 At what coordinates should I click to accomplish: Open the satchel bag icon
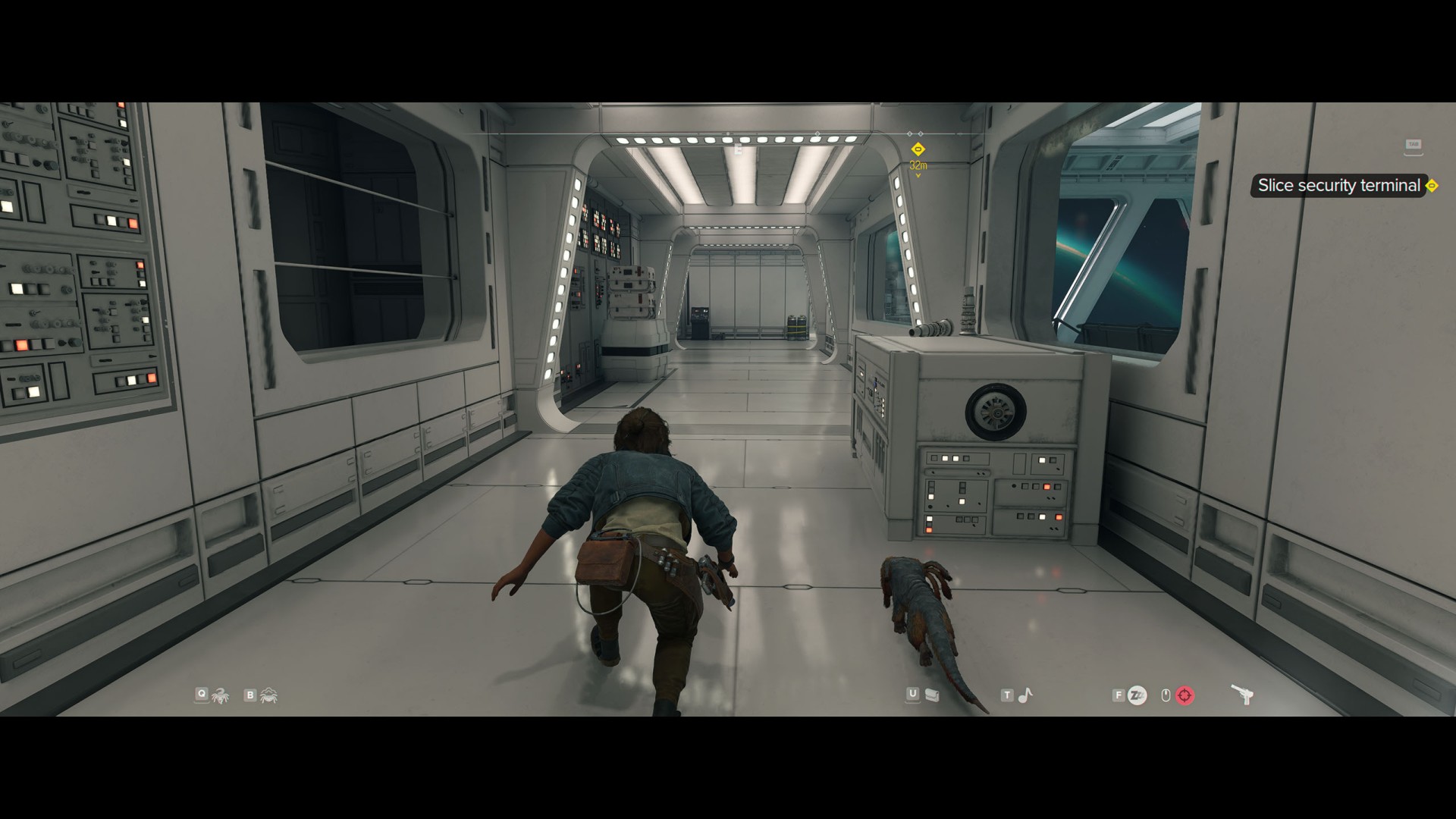933,695
